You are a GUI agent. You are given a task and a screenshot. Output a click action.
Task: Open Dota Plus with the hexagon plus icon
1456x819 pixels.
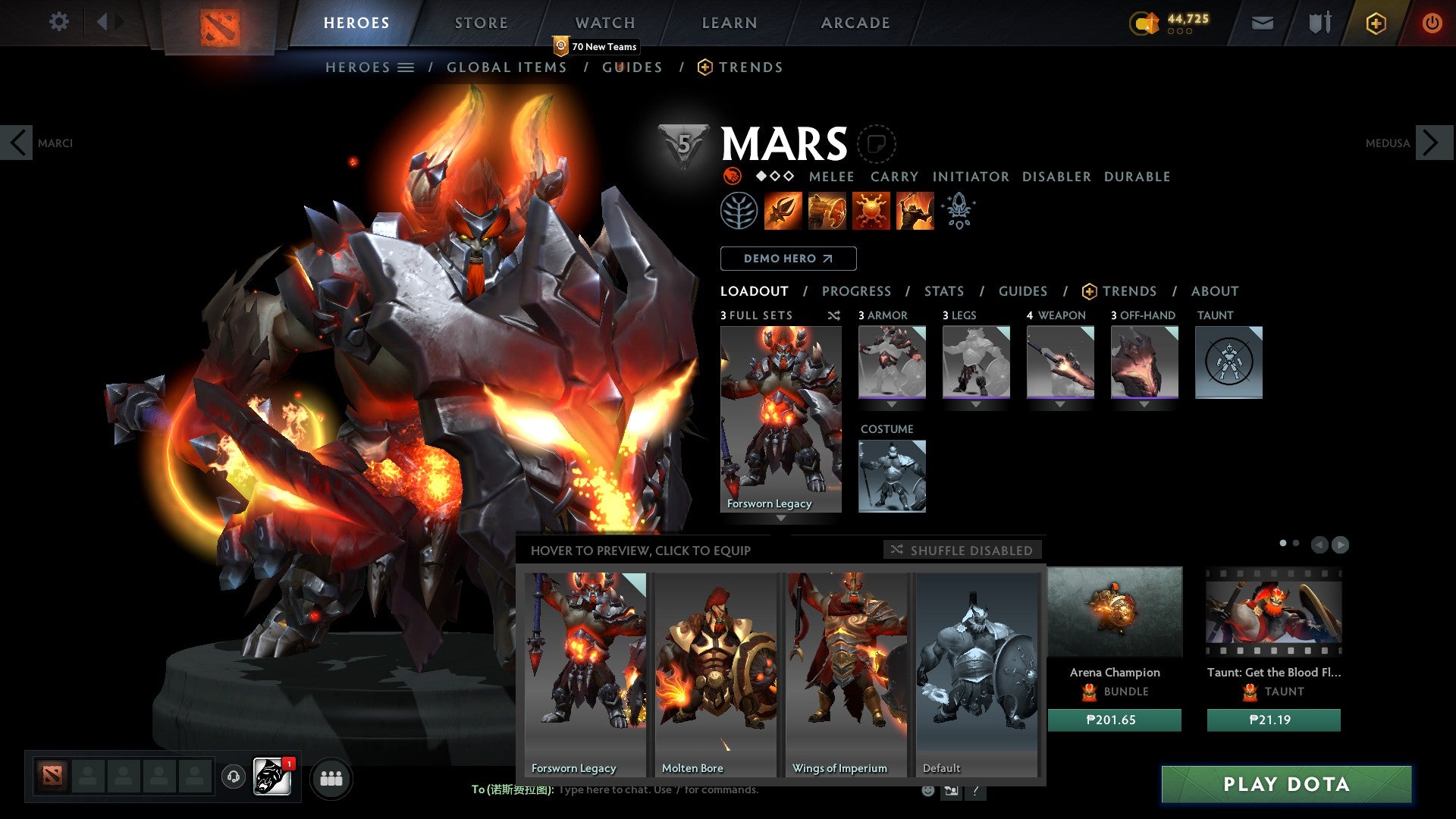pyautogui.click(x=1375, y=23)
